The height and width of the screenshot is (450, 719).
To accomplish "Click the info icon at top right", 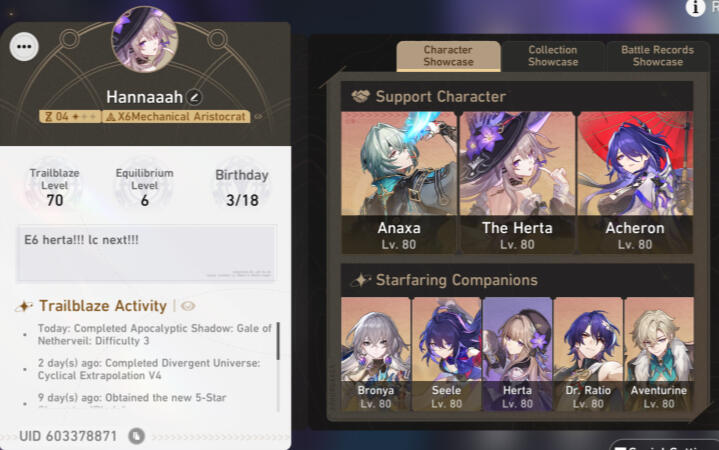I will 695,8.
